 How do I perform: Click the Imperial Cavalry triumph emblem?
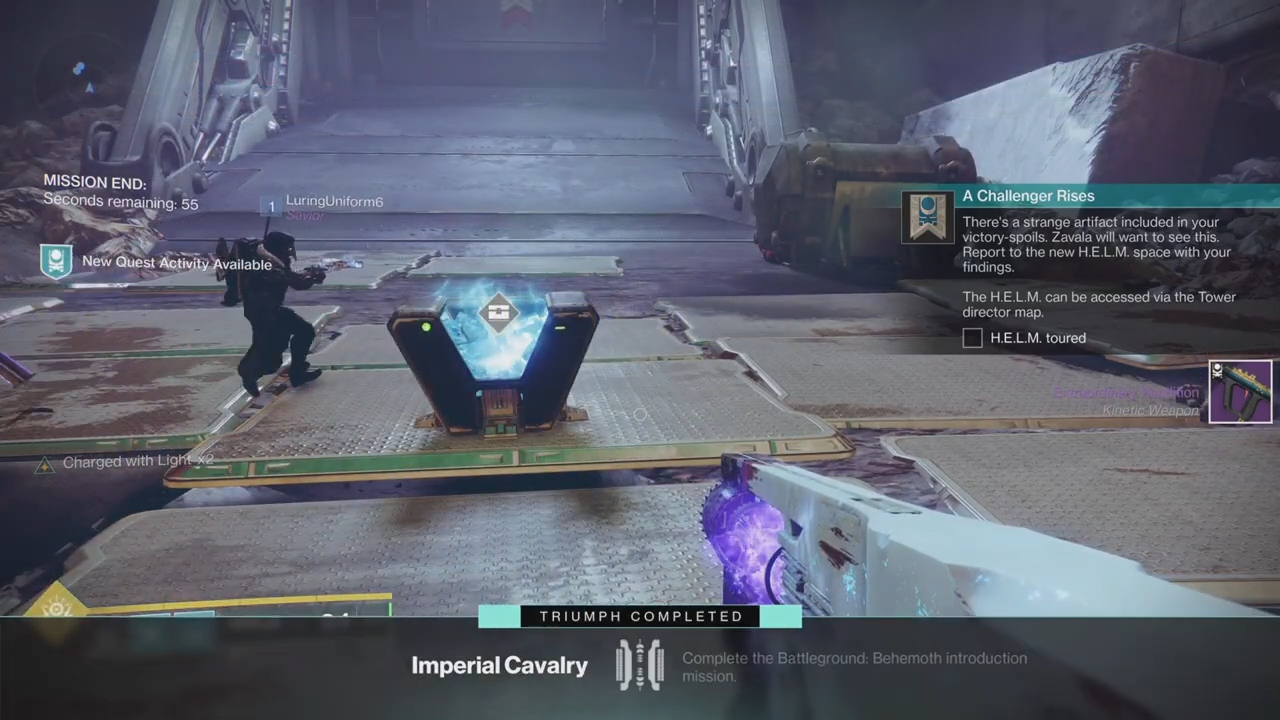639,665
